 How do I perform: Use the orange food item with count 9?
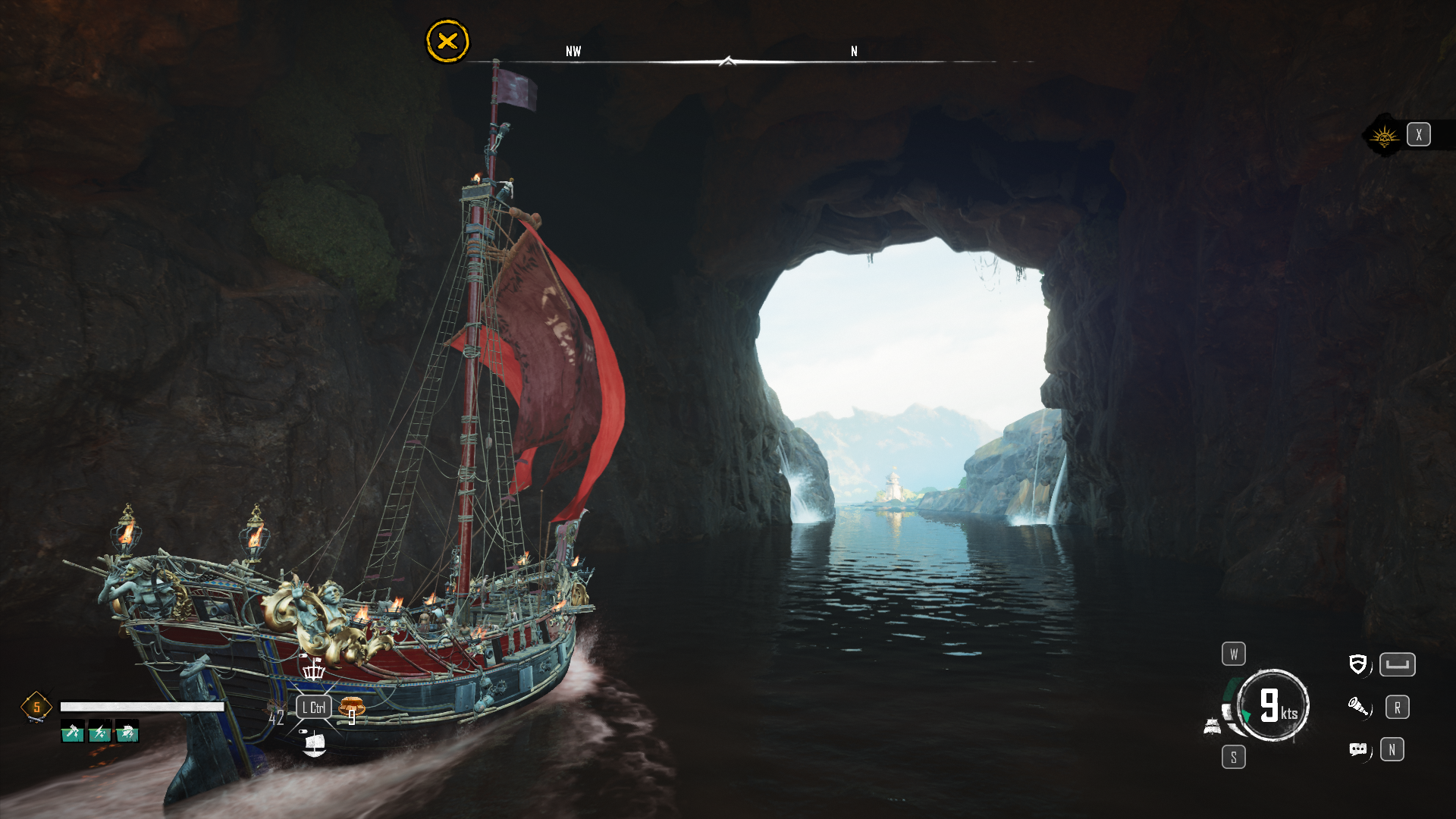[x=351, y=708]
